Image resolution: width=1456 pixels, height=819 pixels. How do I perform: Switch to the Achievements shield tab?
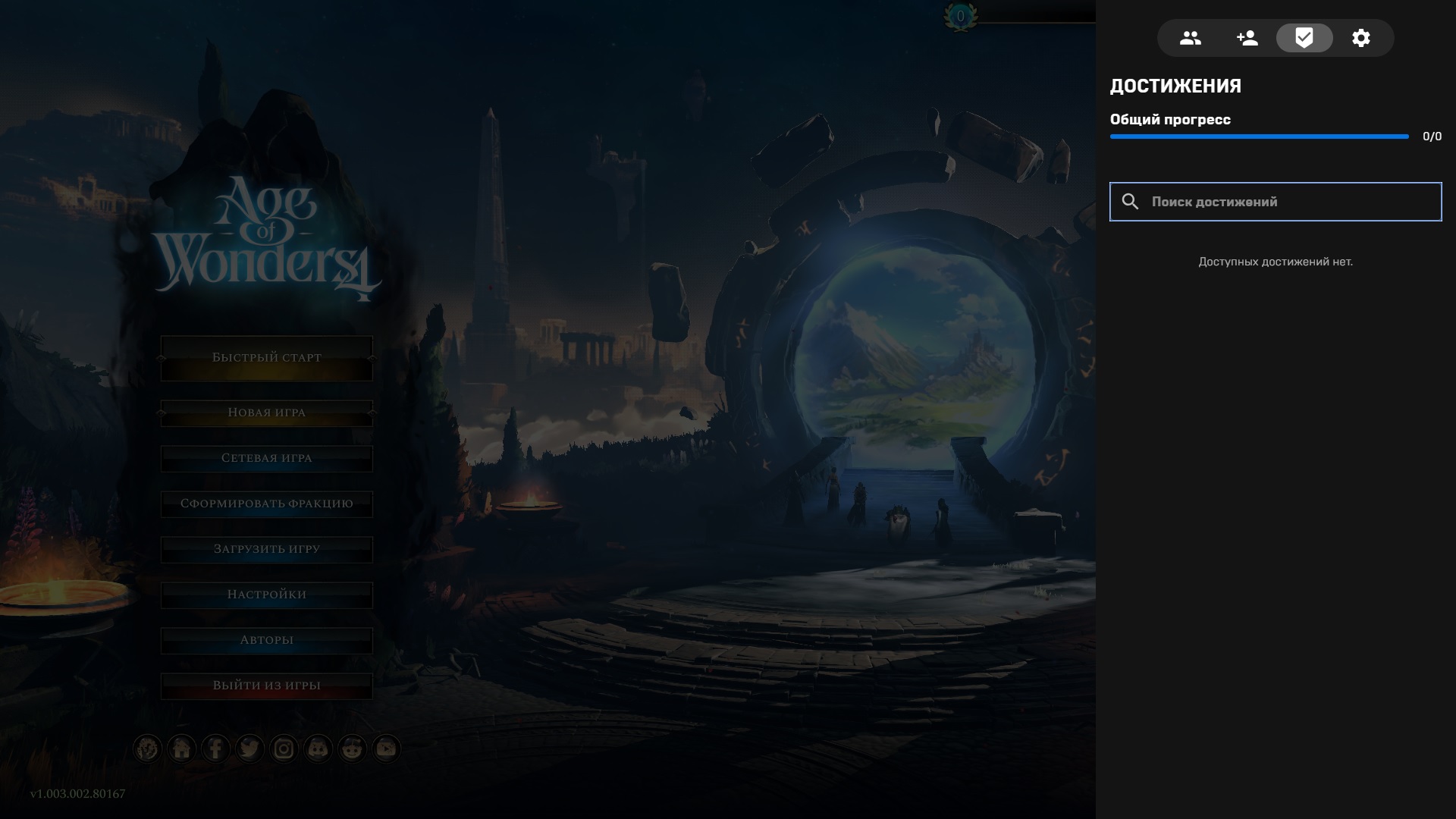1304,37
